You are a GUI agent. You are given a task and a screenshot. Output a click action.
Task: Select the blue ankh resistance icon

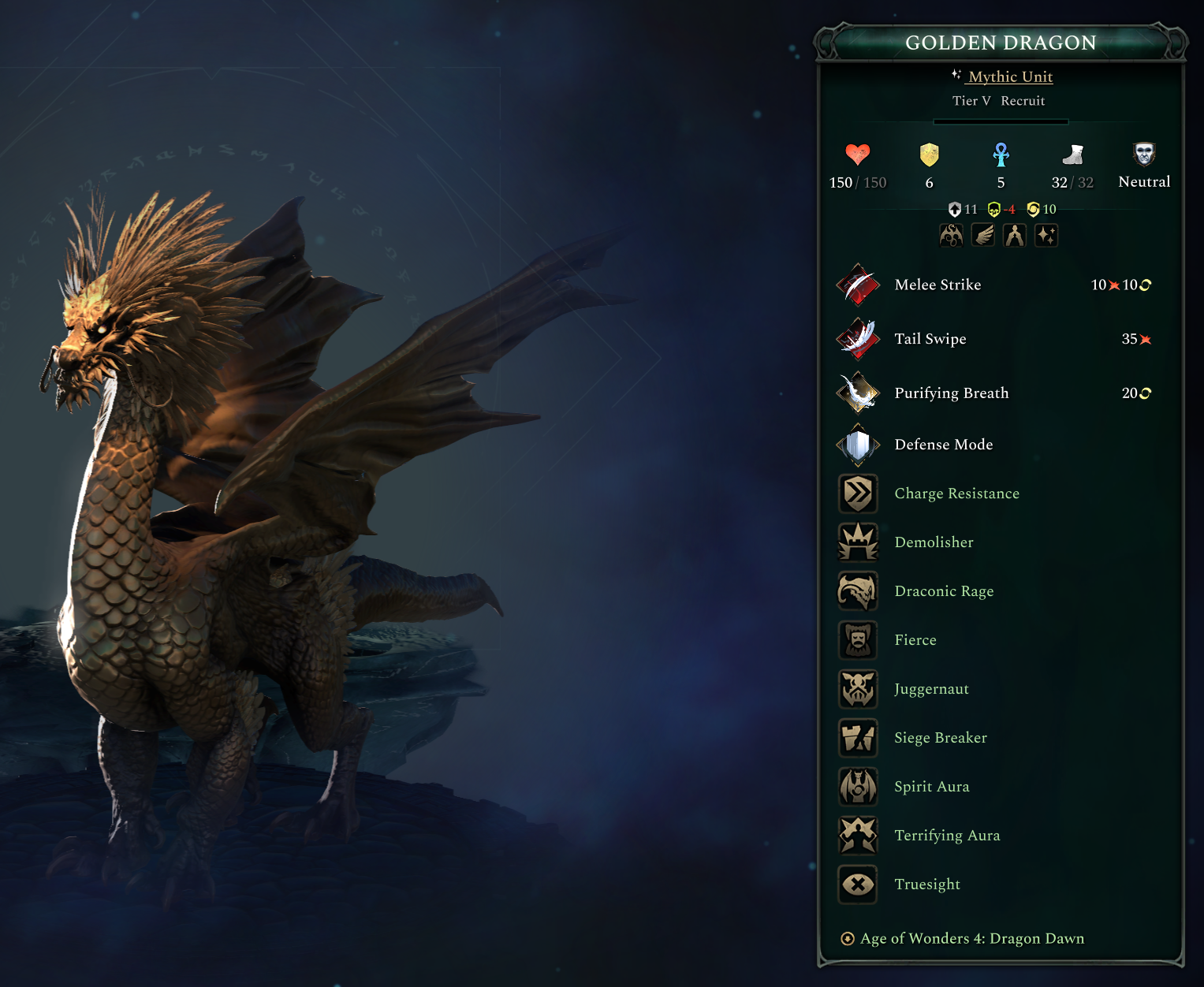[x=1000, y=155]
